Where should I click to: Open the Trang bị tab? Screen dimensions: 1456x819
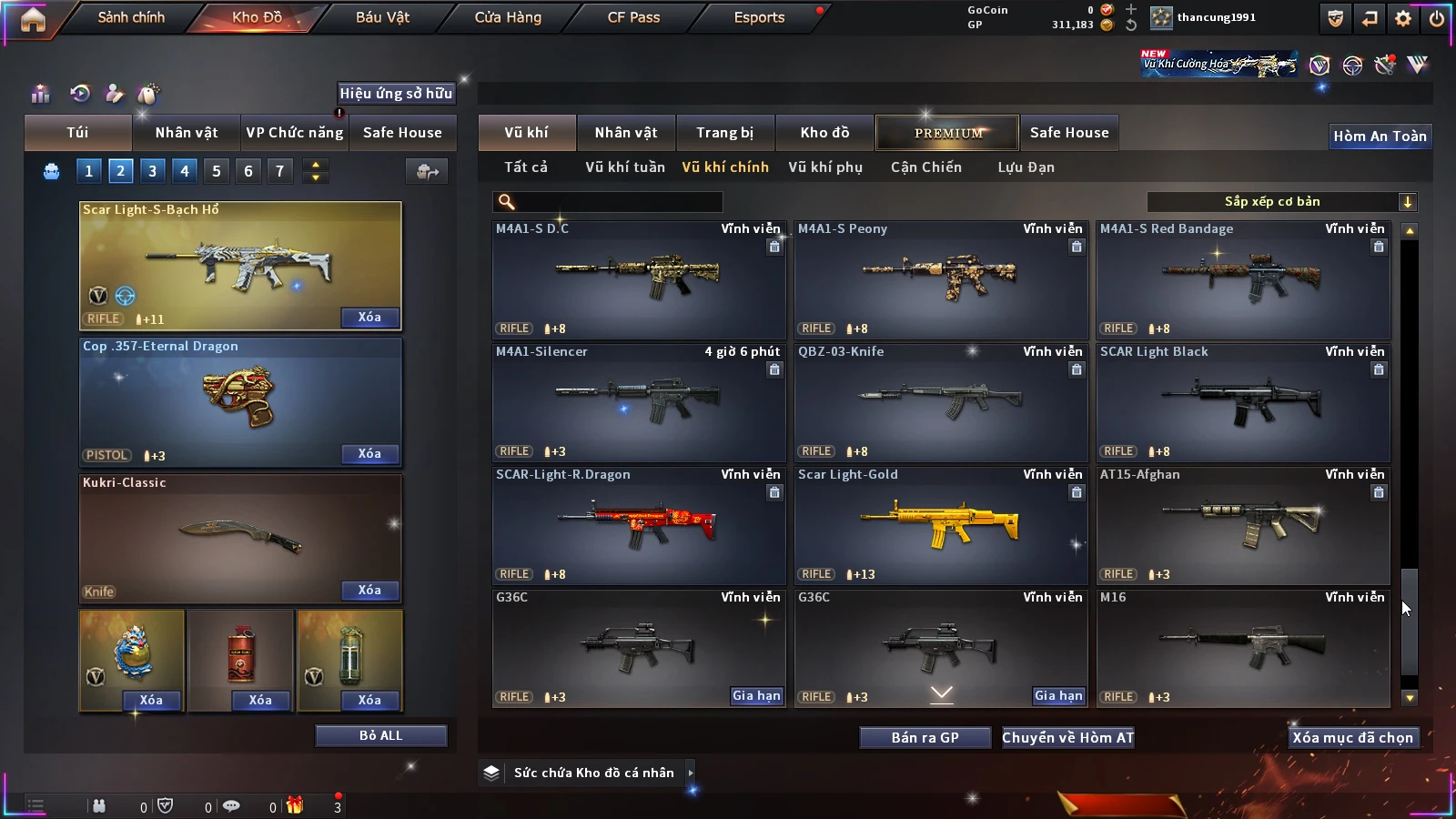coord(724,133)
